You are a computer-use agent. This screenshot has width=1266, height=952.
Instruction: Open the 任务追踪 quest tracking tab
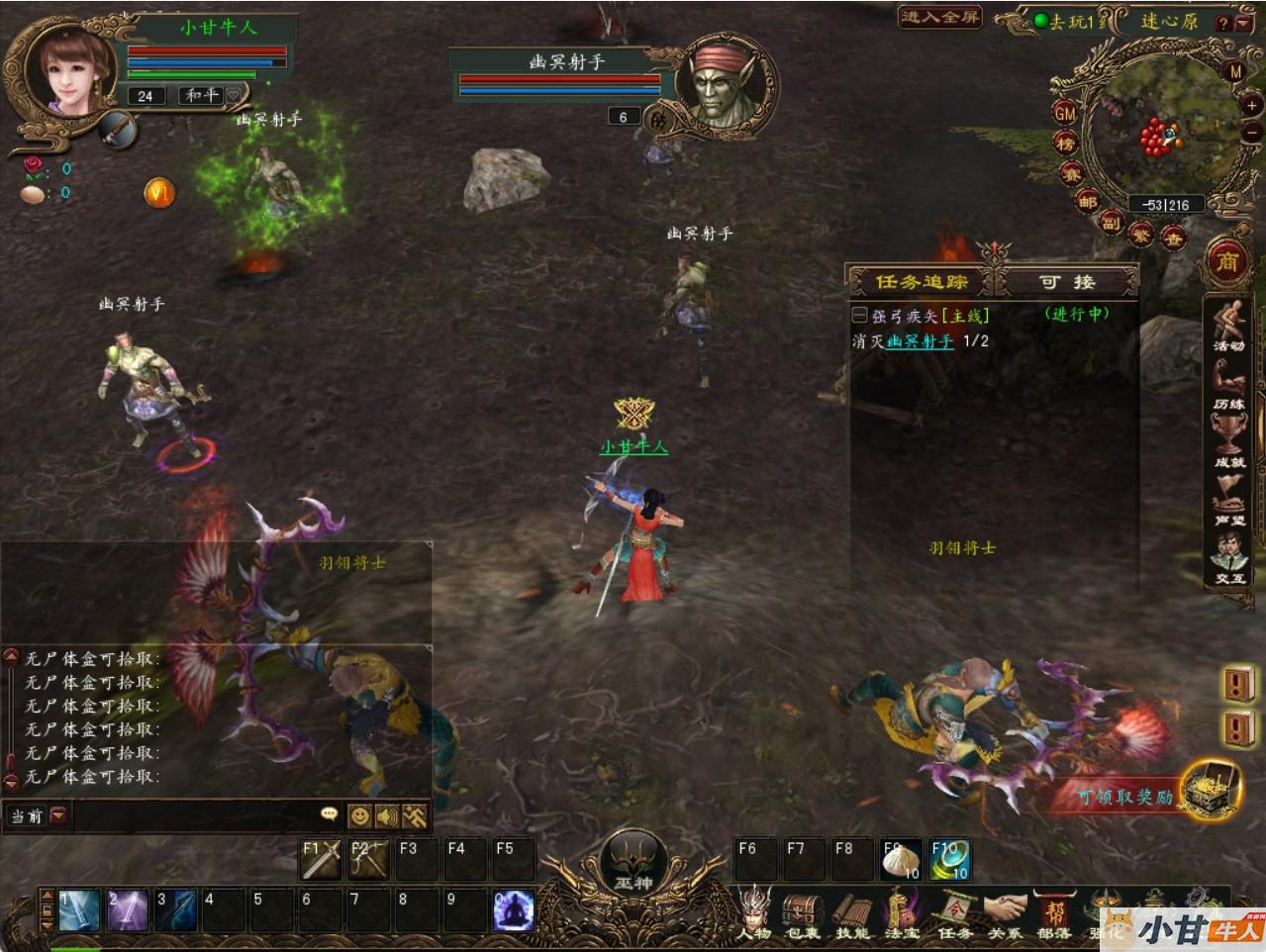(921, 282)
